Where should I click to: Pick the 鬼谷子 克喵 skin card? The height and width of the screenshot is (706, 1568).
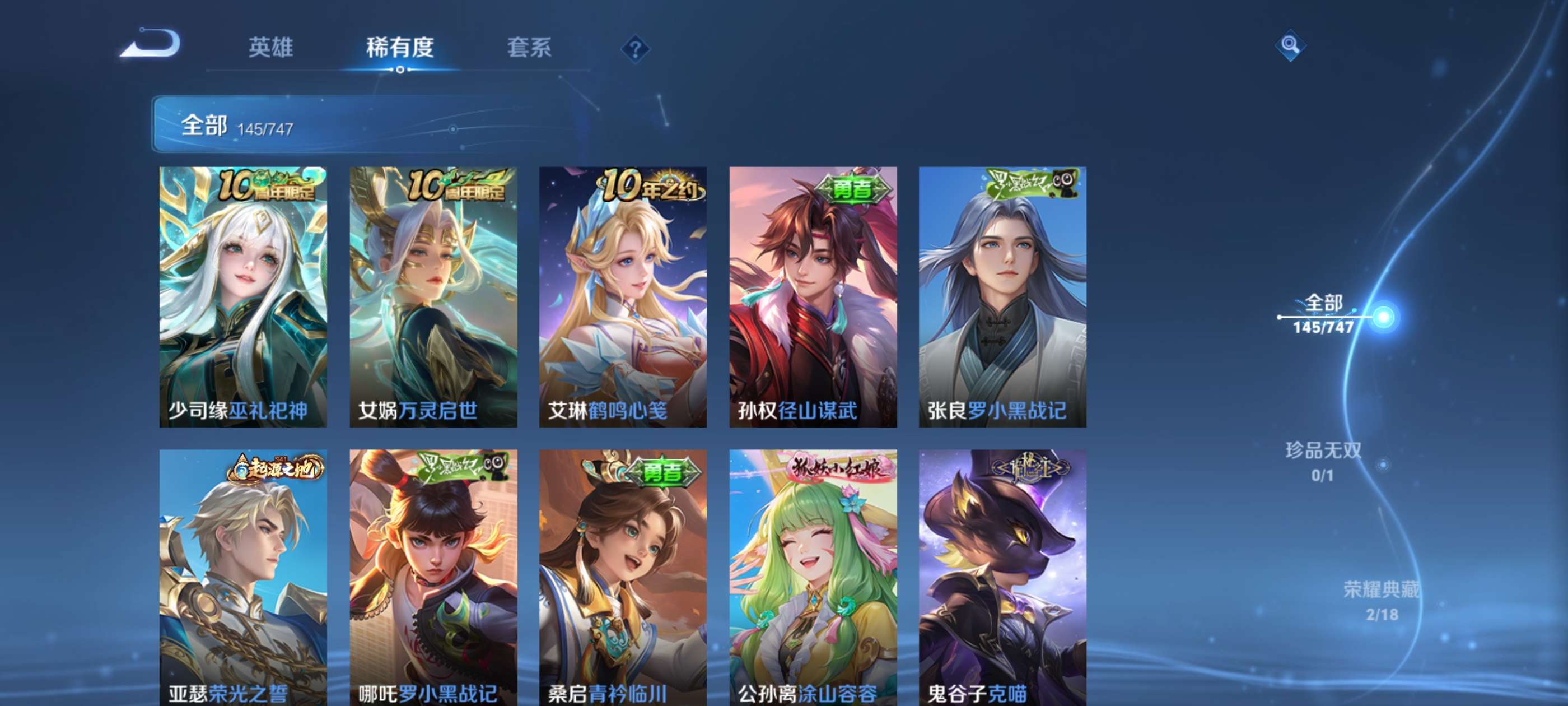pyautogui.click(x=1002, y=577)
